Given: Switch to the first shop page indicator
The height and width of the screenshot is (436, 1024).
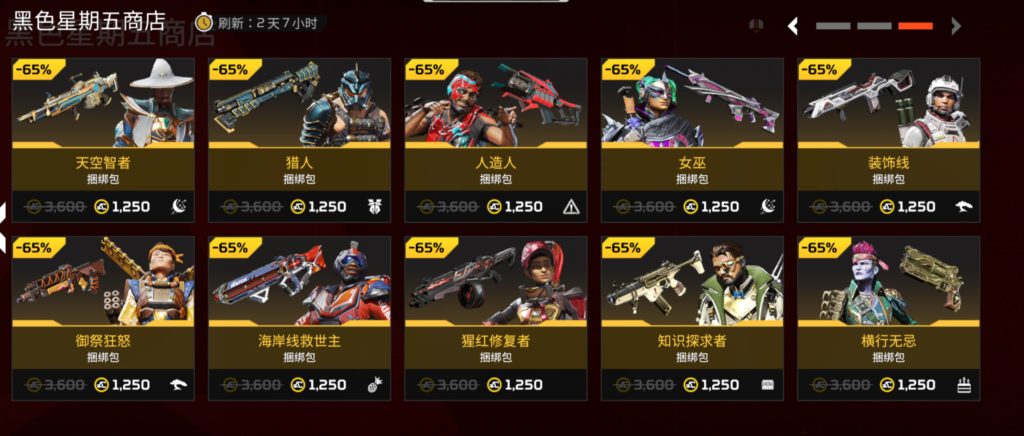Looking at the screenshot, I should coord(833,27).
